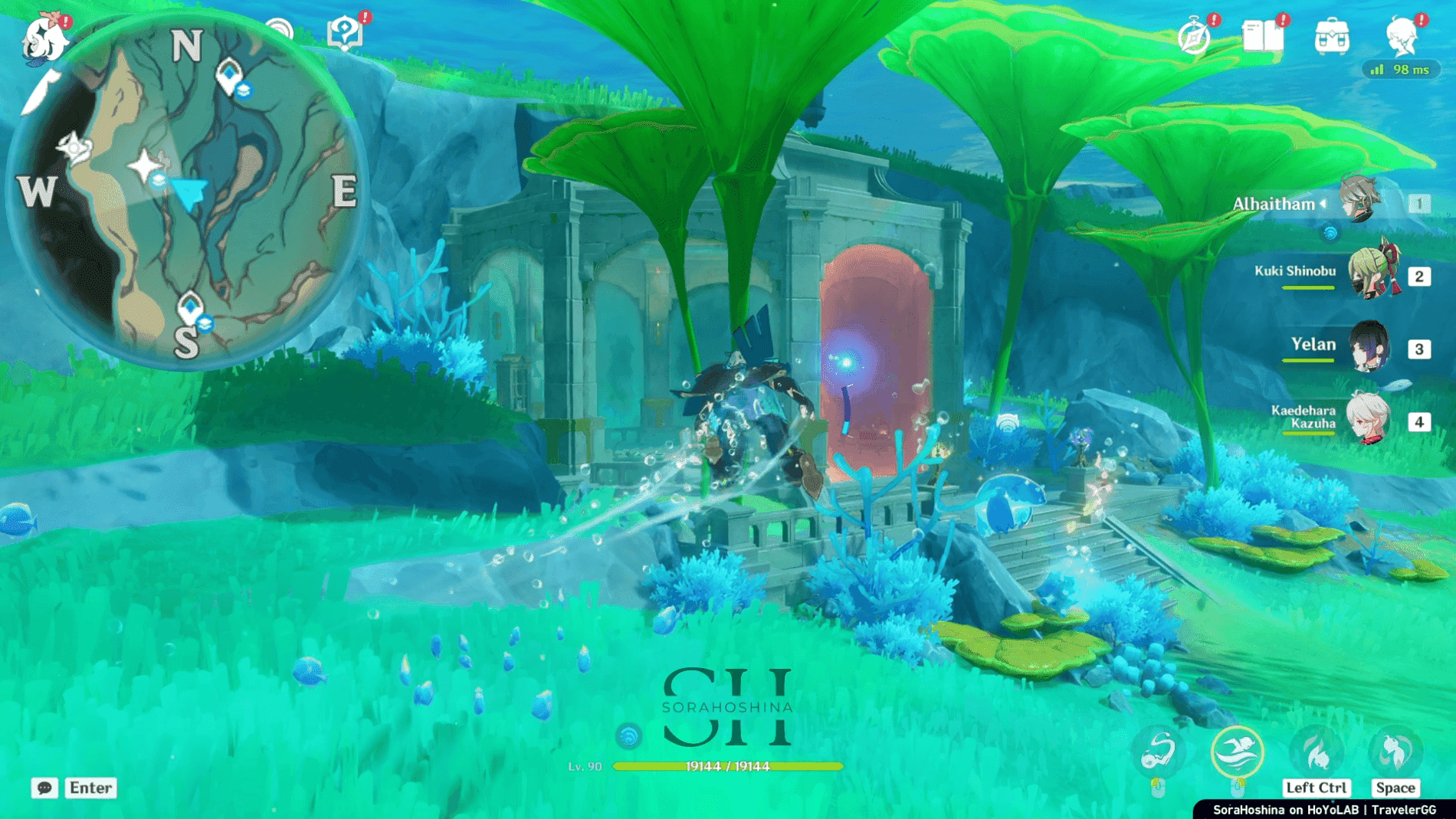
Task: Activate the Left Ctrl dive skill icon
Action: 1317,752
